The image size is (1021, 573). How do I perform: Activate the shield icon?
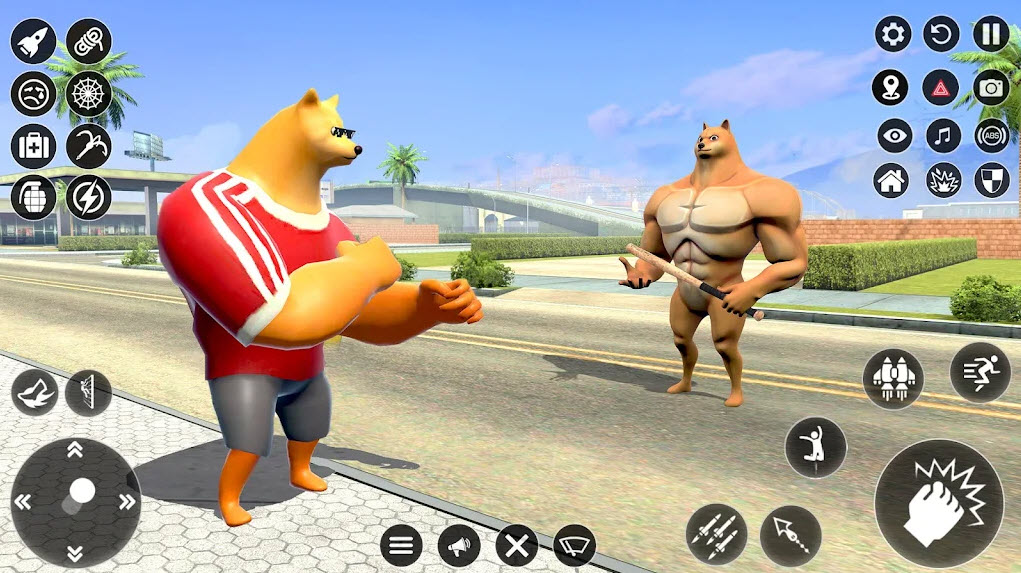tap(991, 181)
